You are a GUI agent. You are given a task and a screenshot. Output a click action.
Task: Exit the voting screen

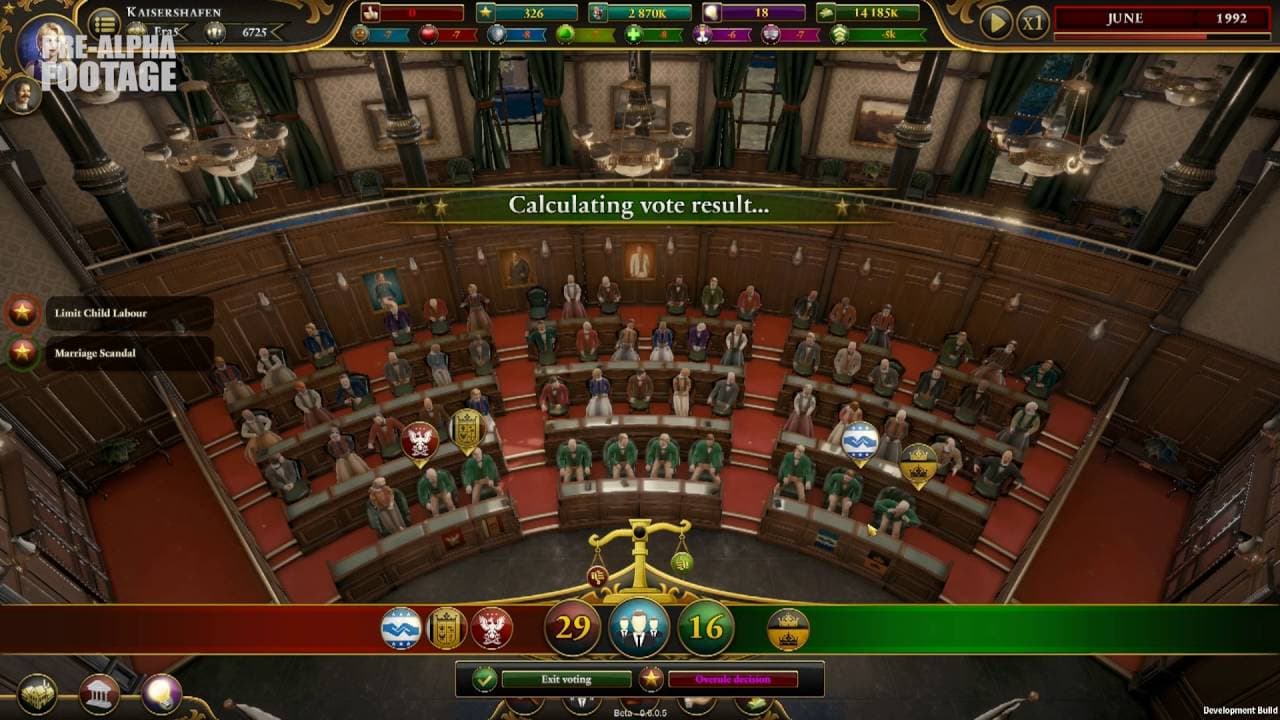tap(566, 680)
